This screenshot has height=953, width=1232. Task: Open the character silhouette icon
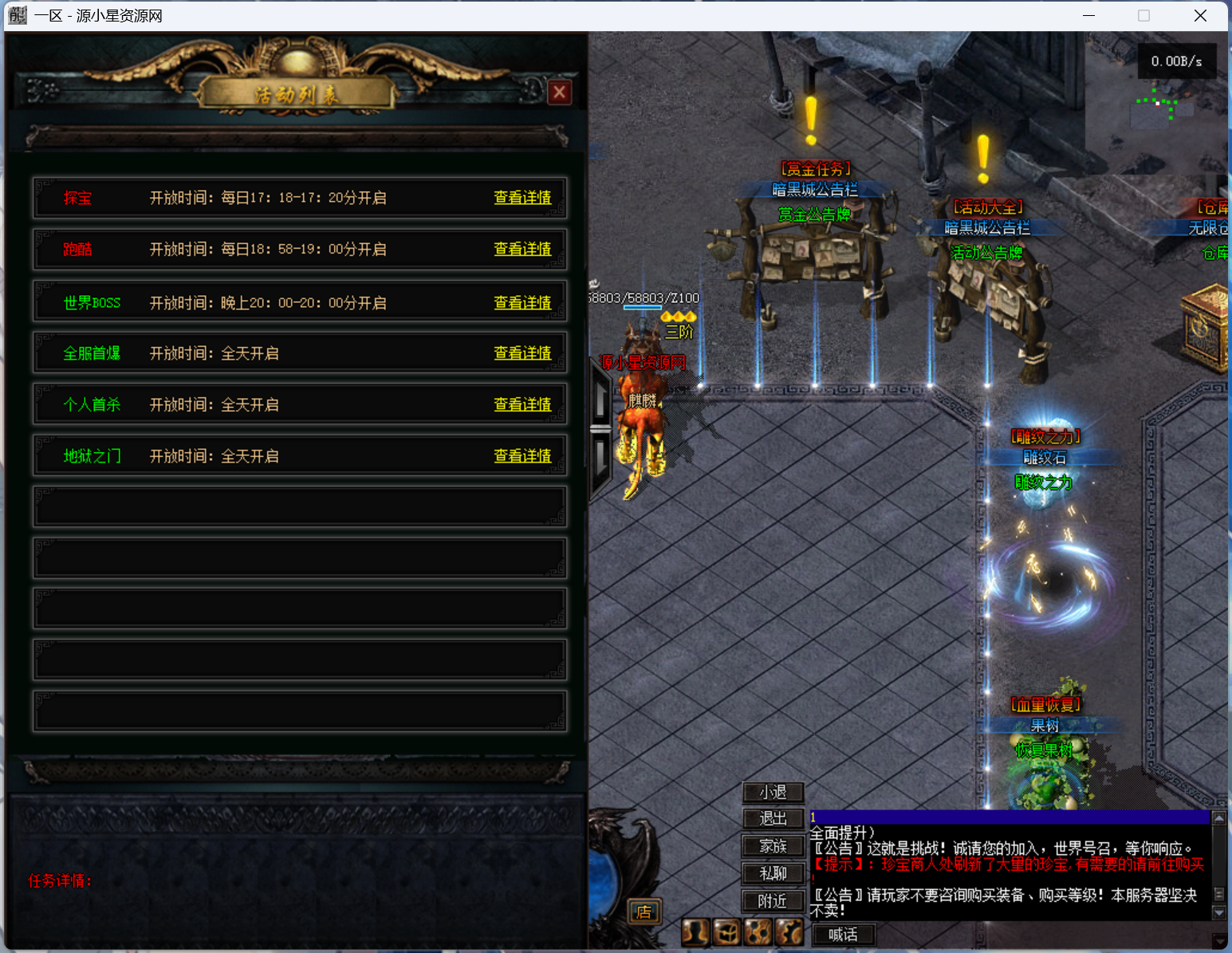pos(695,931)
